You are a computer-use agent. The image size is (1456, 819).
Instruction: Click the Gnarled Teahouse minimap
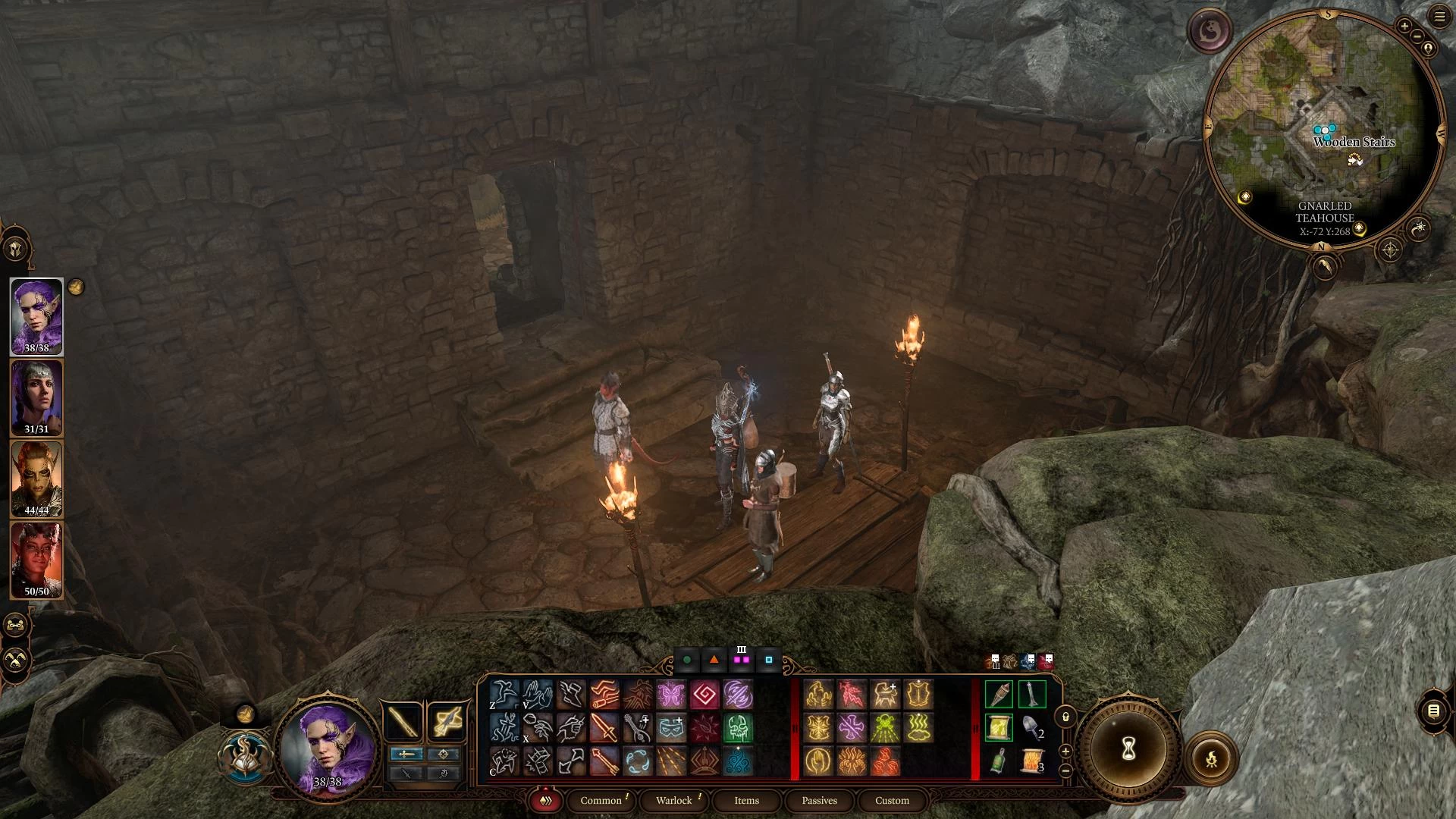coord(1323,129)
